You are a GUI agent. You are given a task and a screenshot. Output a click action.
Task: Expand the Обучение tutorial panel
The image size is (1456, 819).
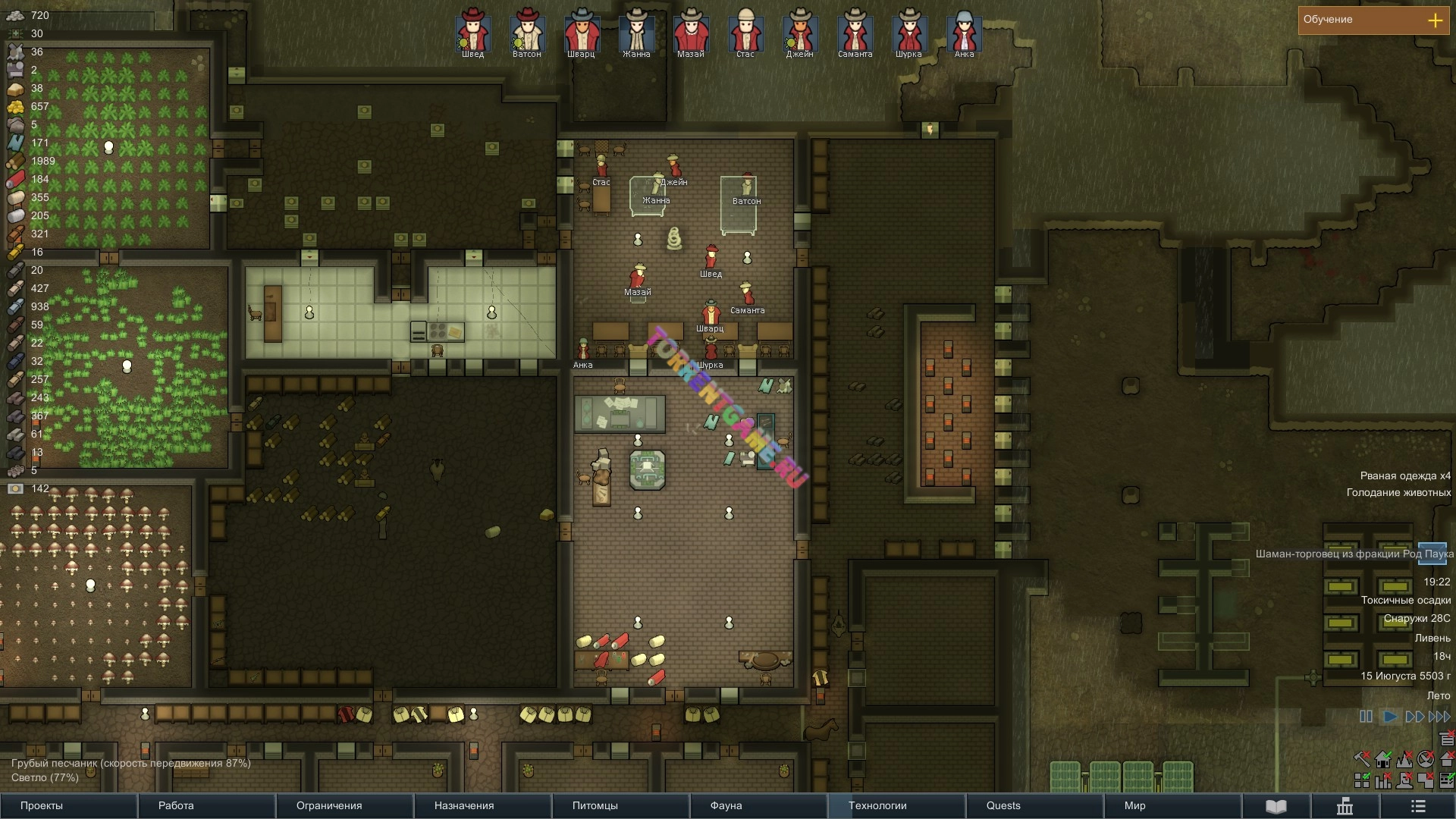pyautogui.click(x=1435, y=20)
